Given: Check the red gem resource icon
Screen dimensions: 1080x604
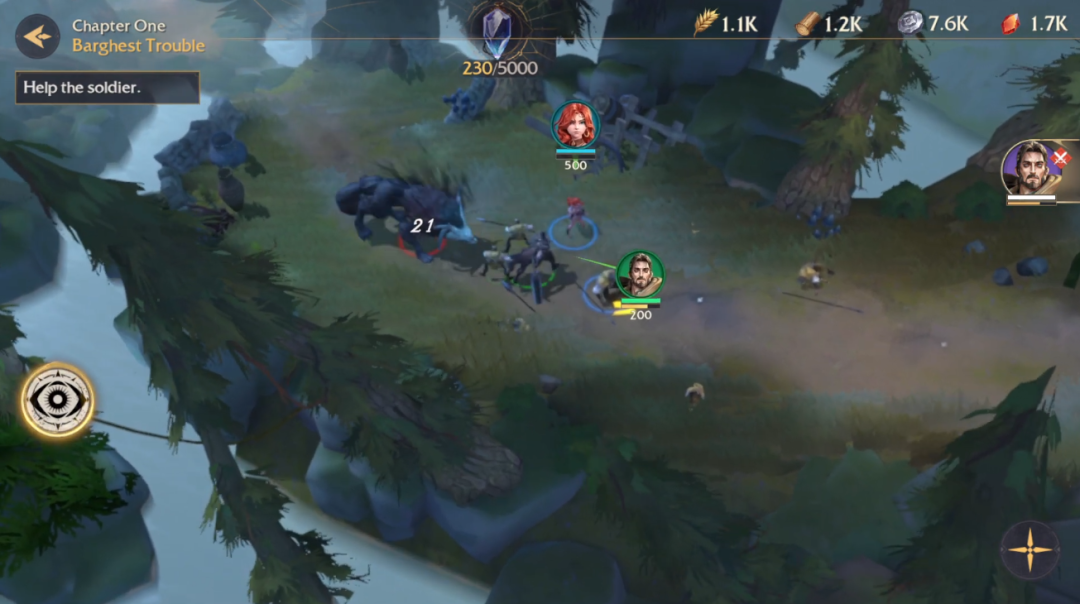Looking at the screenshot, I should click(1011, 23).
